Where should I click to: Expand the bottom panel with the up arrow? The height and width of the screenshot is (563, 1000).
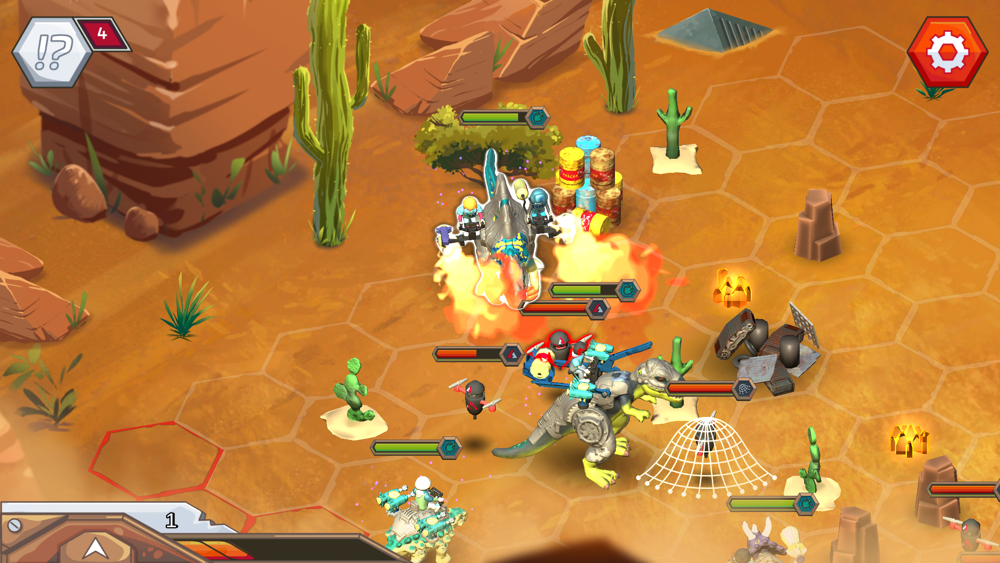pyautogui.click(x=95, y=547)
